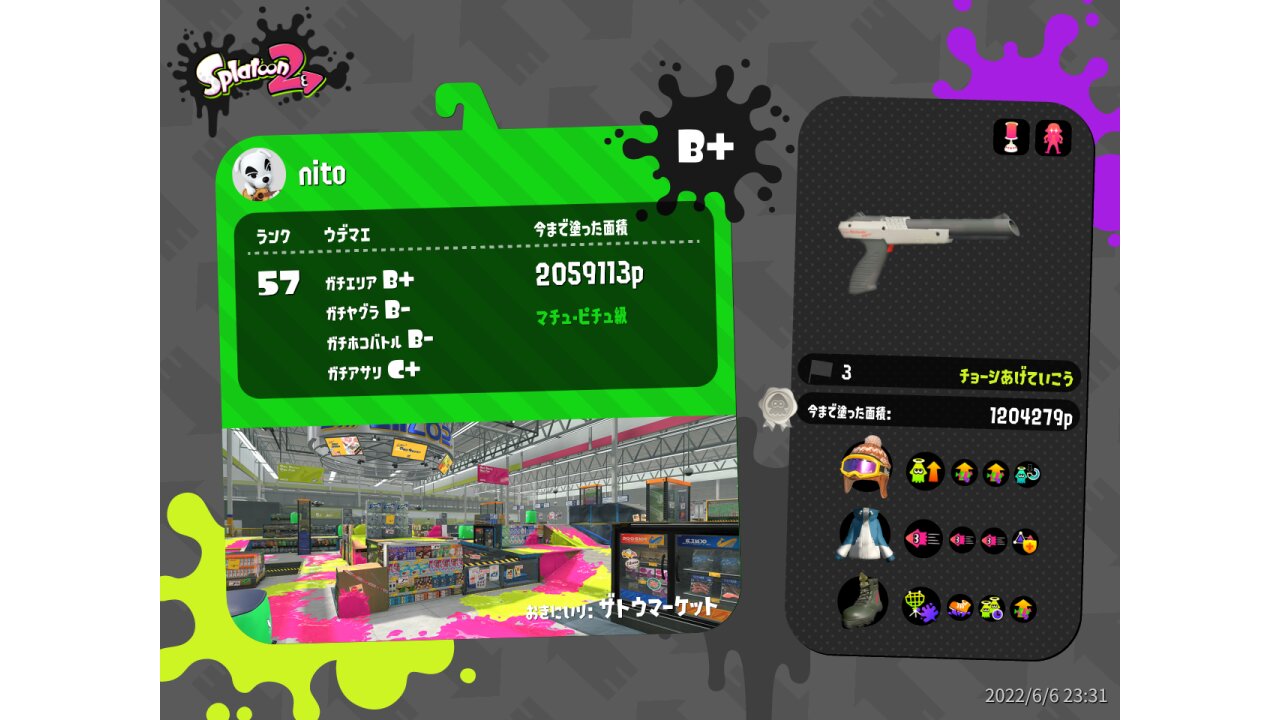Pick the green boots shoe gear
1280x720 pixels.
pyautogui.click(x=862, y=602)
